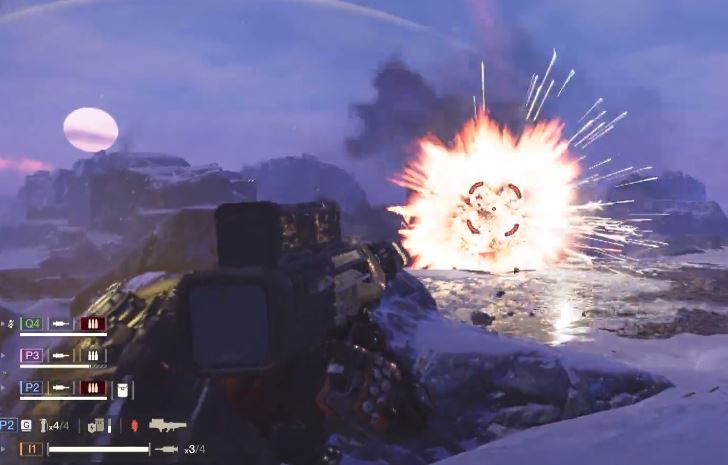The width and height of the screenshot is (728, 465).
Task: Click the red ammo icon in Q4's row
Action: tap(93, 324)
